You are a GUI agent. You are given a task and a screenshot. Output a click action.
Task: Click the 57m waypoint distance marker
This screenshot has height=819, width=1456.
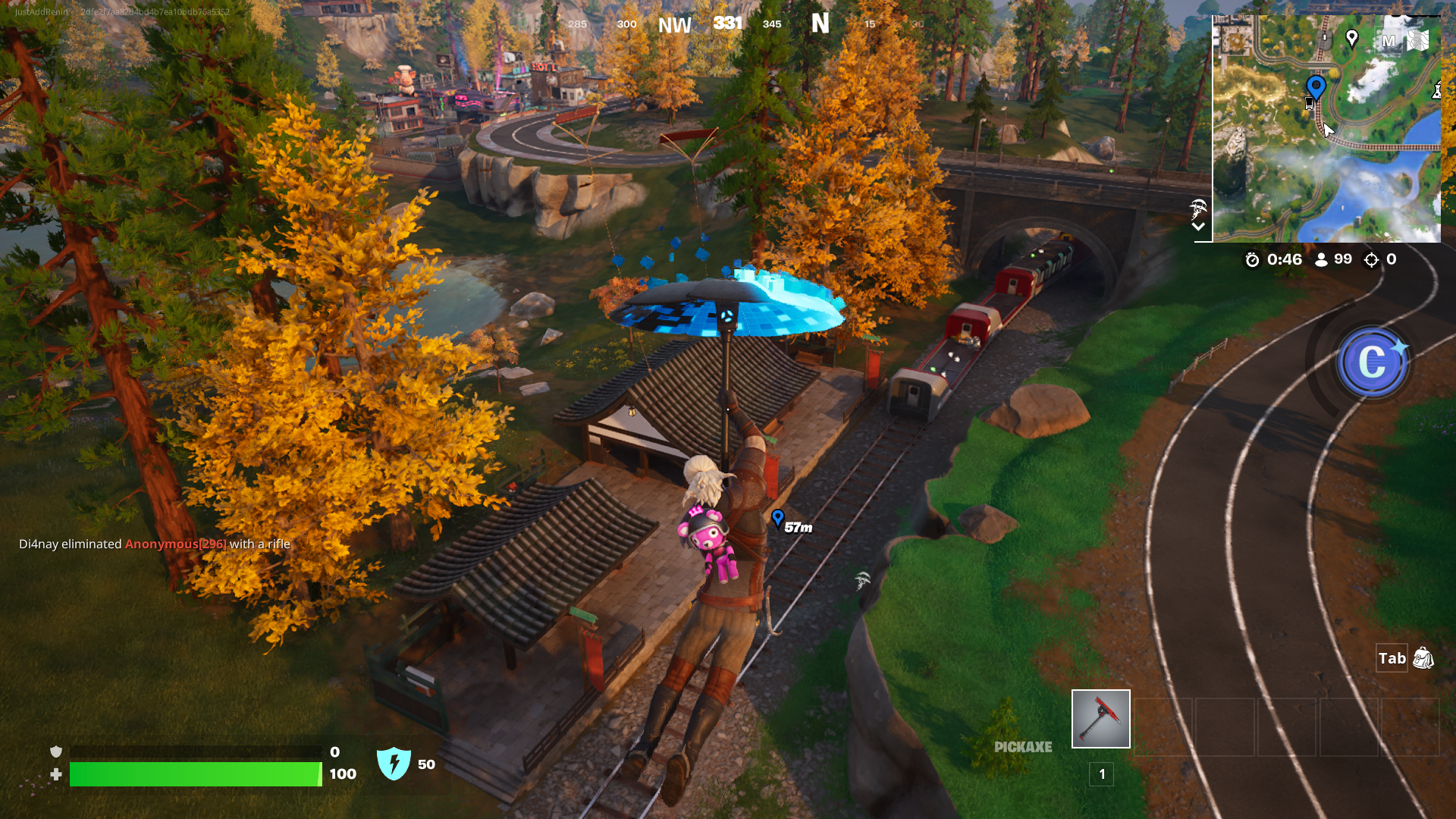(x=789, y=521)
